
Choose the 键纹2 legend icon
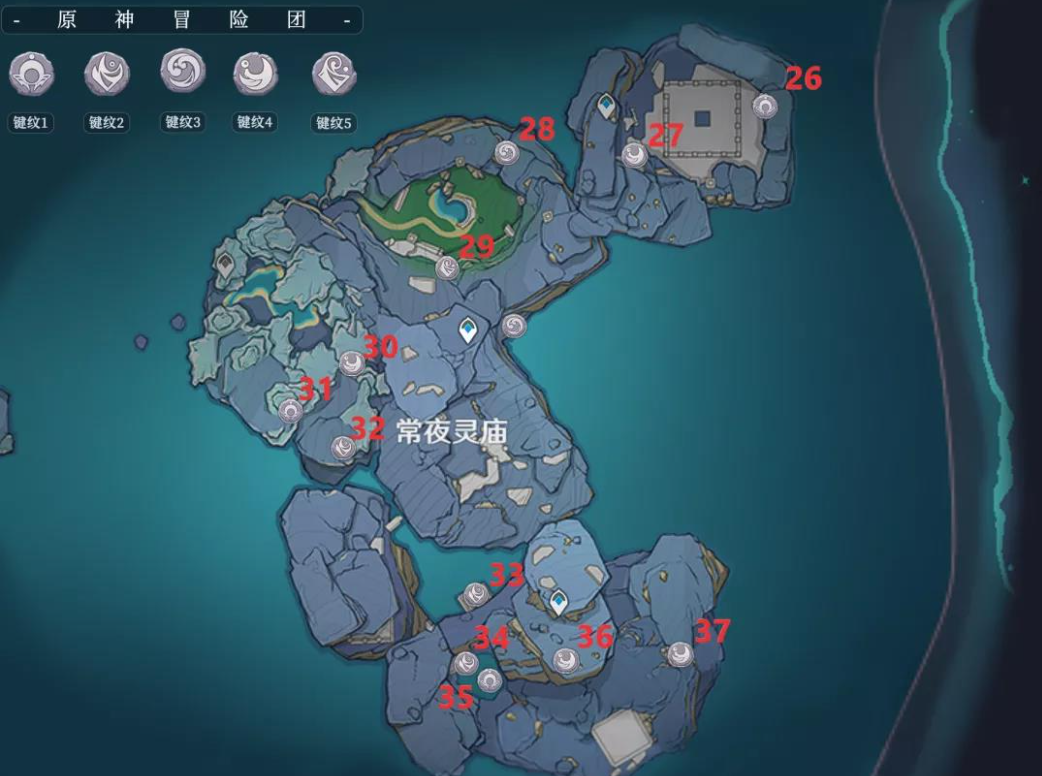tap(107, 73)
